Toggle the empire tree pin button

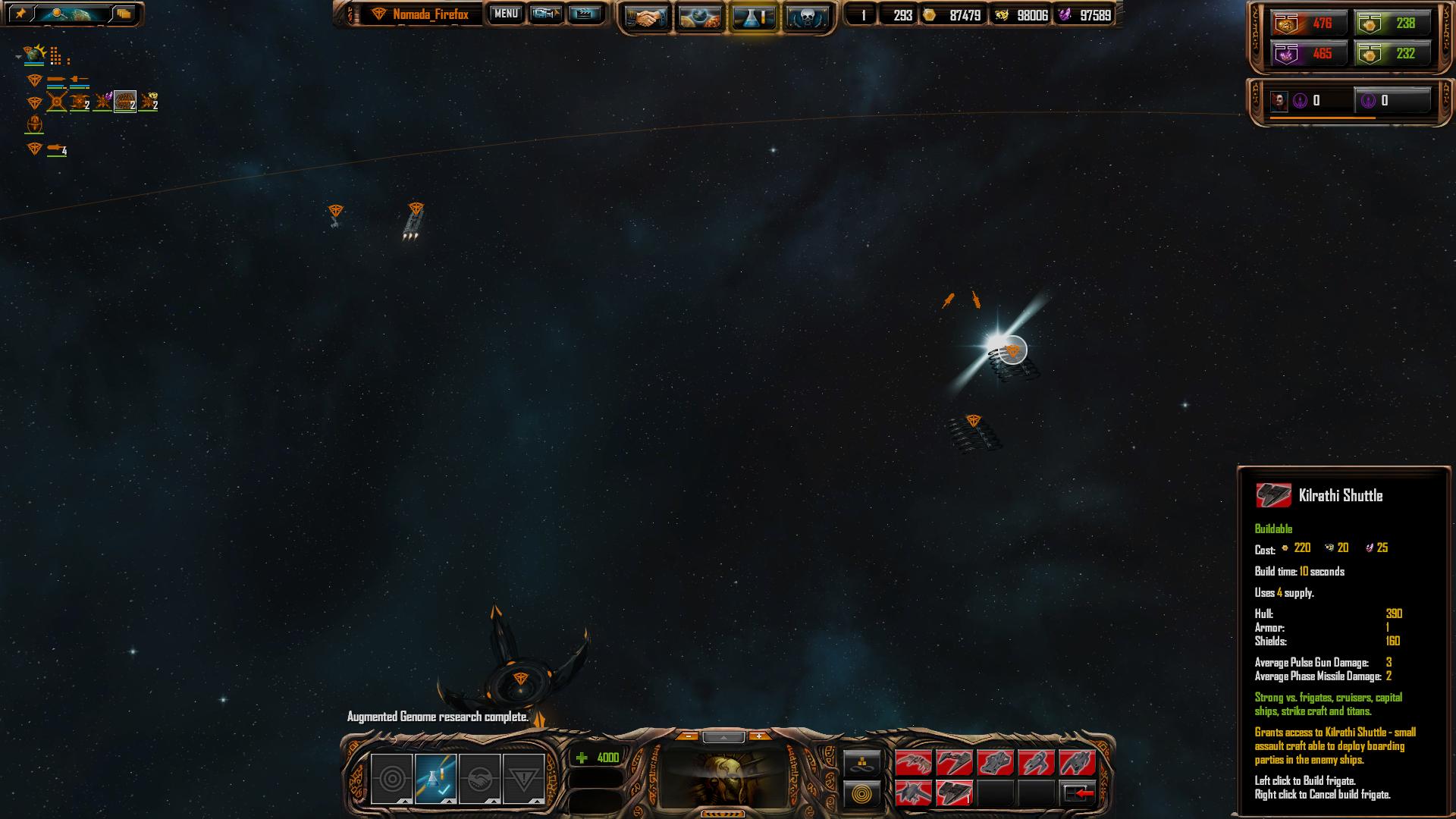pyautogui.click(x=20, y=14)
